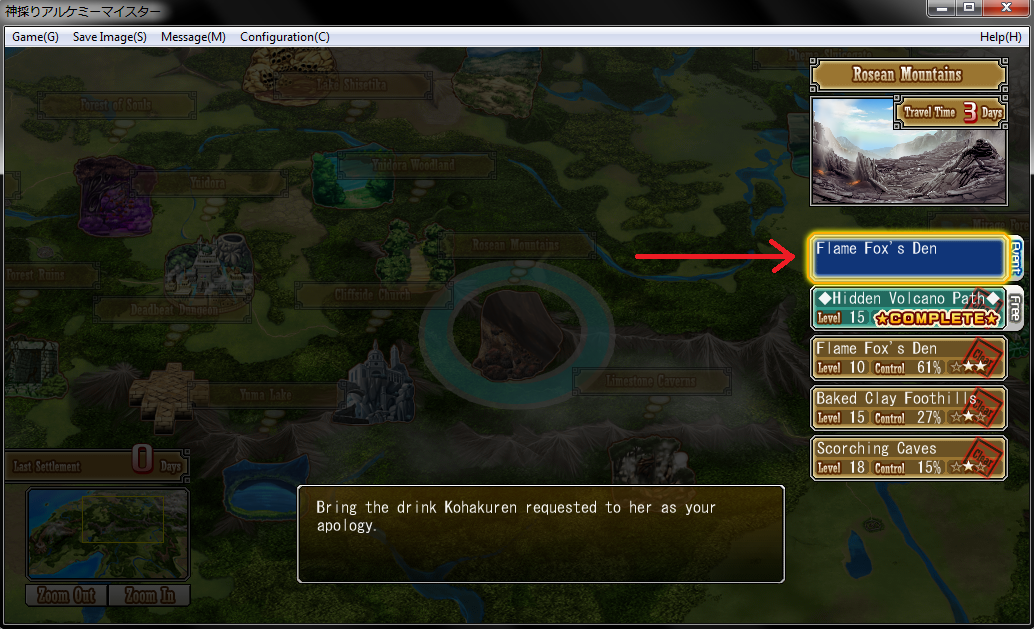Switch to the Free tab
Image resolution: width=1034 pixels, height=629 pixels.
click(x=1015, y=308)
